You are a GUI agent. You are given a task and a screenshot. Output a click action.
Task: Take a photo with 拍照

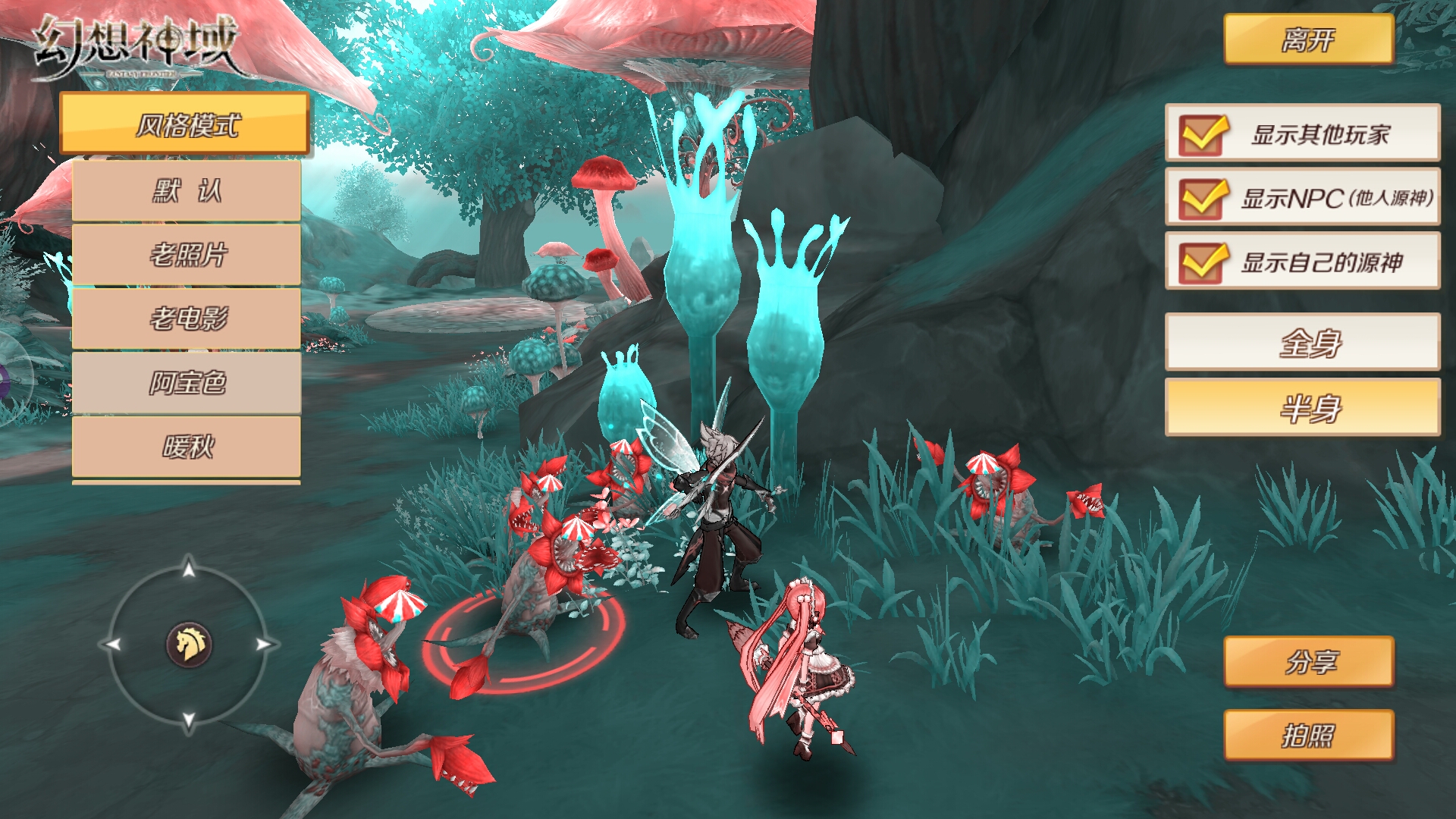pos(1308,735)
